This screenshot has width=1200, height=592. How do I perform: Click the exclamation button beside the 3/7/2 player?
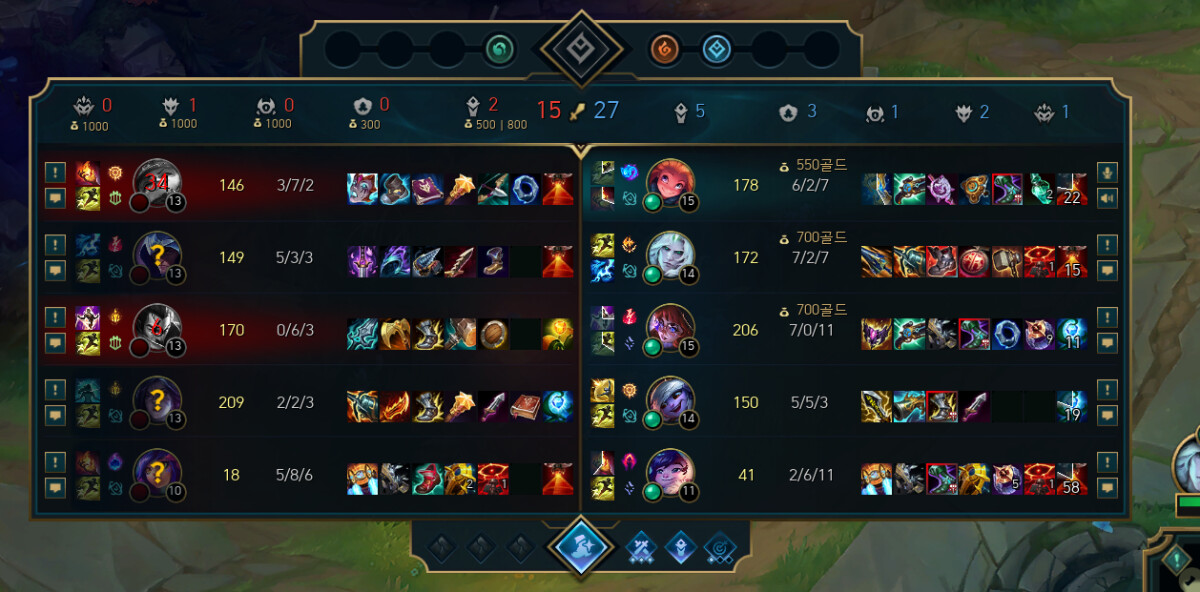55,172
